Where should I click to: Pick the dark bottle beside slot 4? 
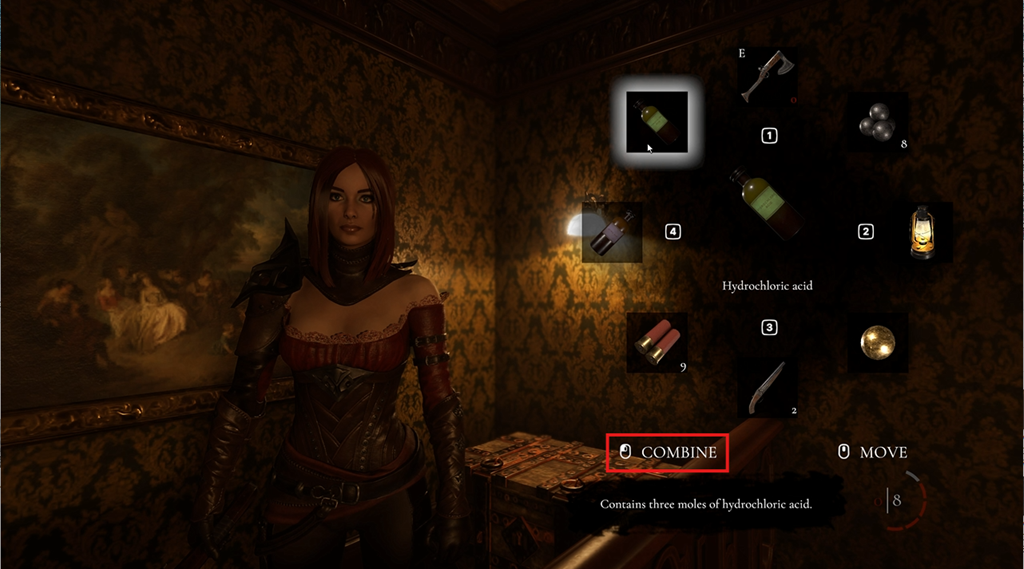coord(612,233)
